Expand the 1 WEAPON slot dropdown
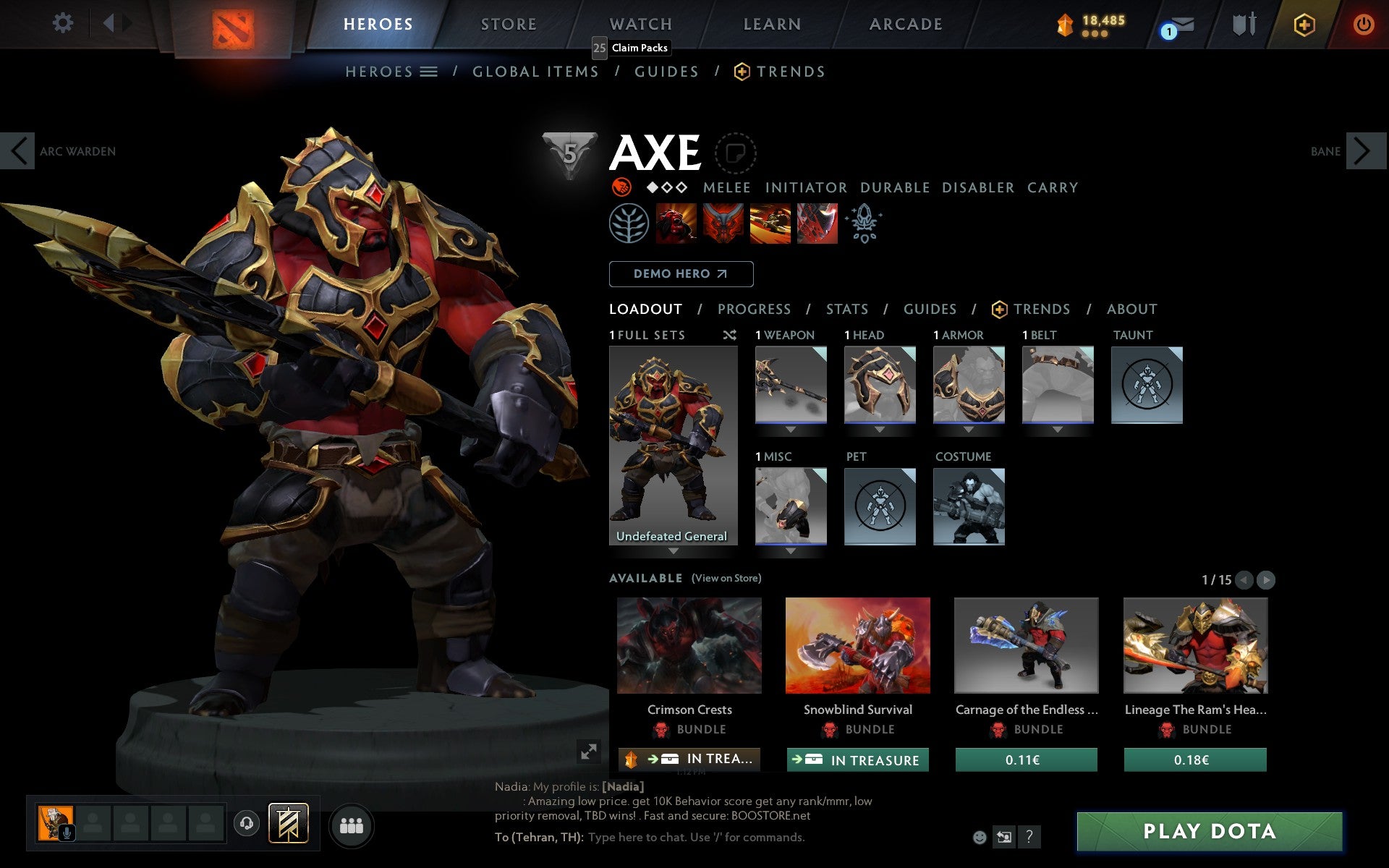This screenshot has height=868, width=1389. pyautogui.click(x=790, y=428)
